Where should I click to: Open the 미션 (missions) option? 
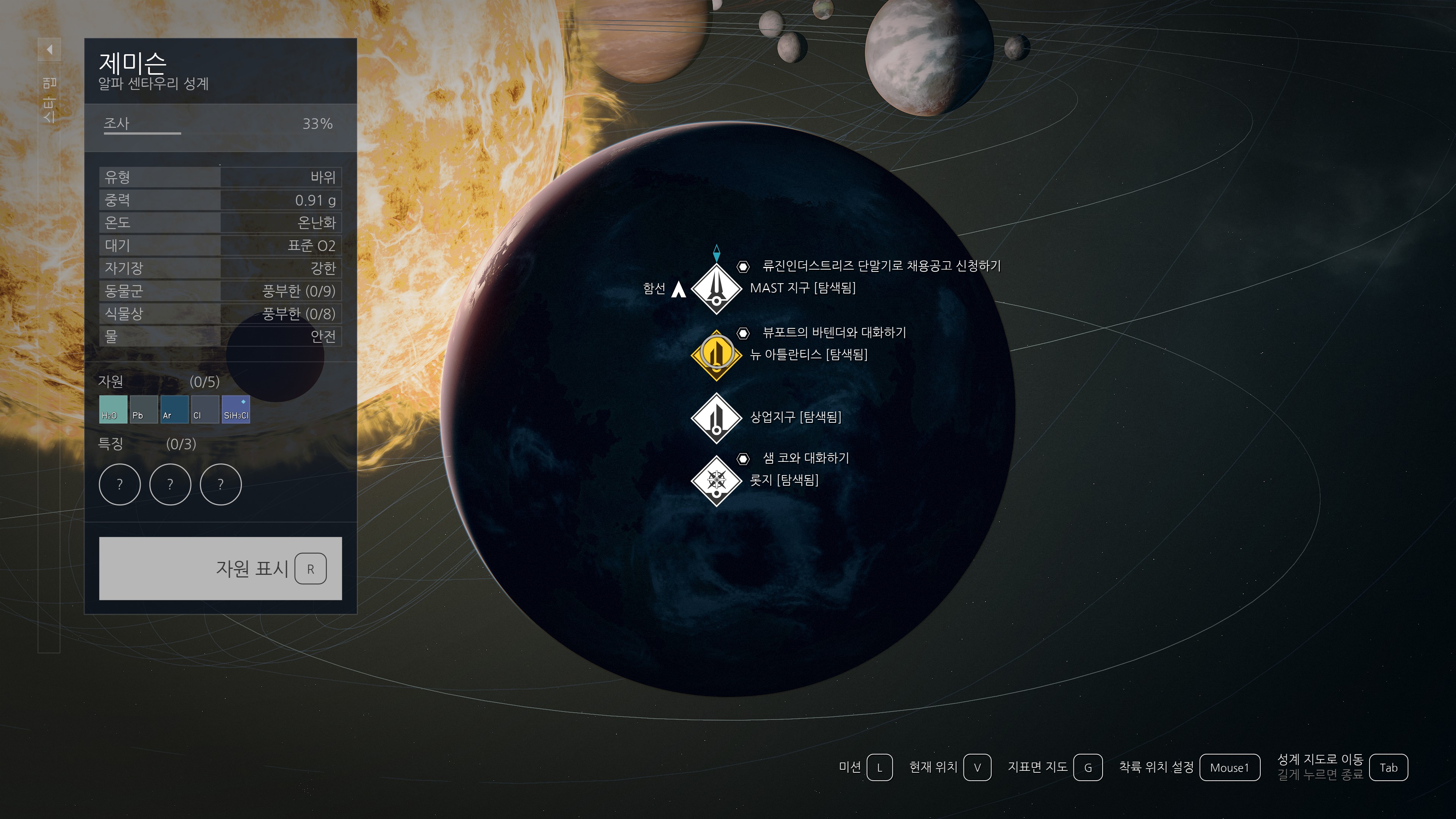(x=879, y=767)
